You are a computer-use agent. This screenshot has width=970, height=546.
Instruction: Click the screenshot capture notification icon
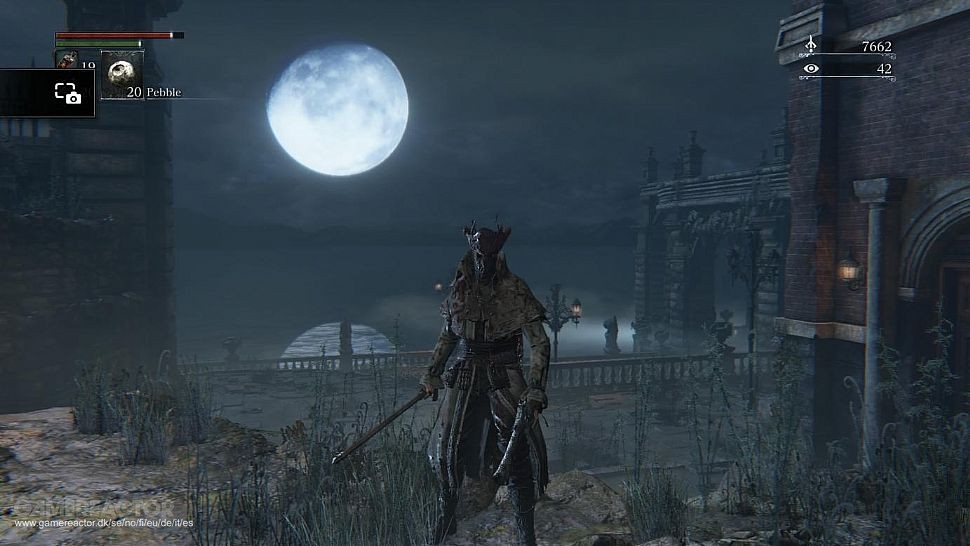click(x=67, y=93)
